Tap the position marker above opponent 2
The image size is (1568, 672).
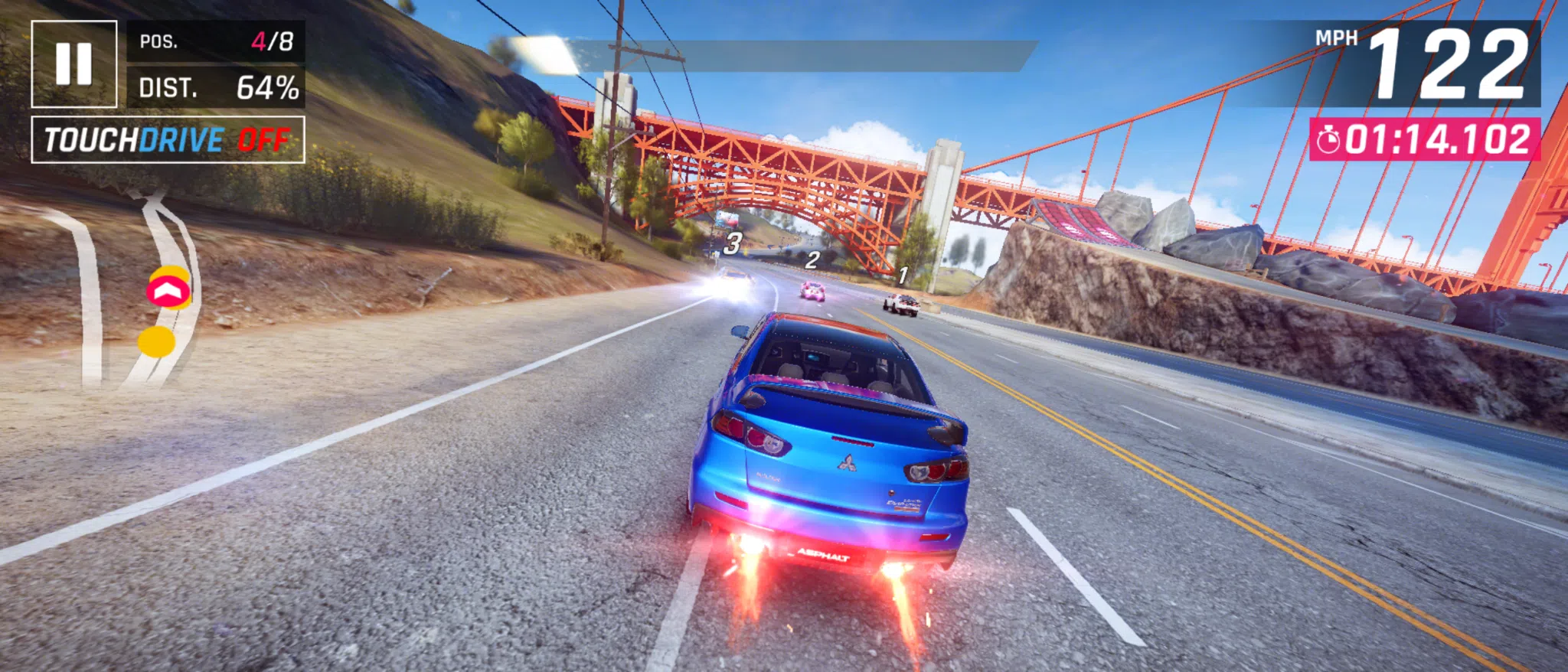813,260
